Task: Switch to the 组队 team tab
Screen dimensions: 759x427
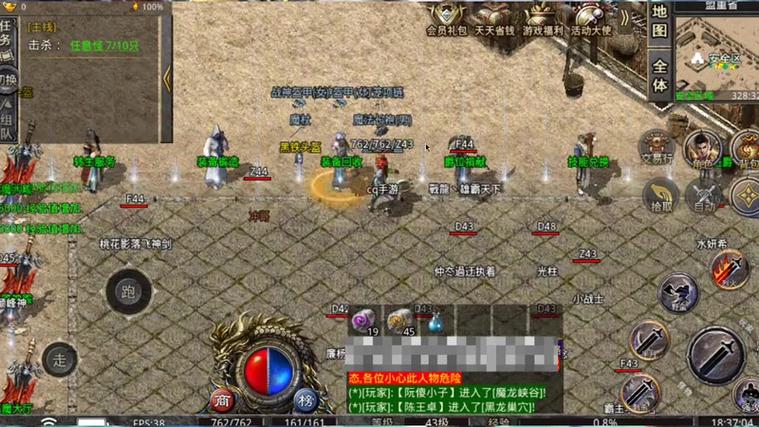Action: (8, 120)
